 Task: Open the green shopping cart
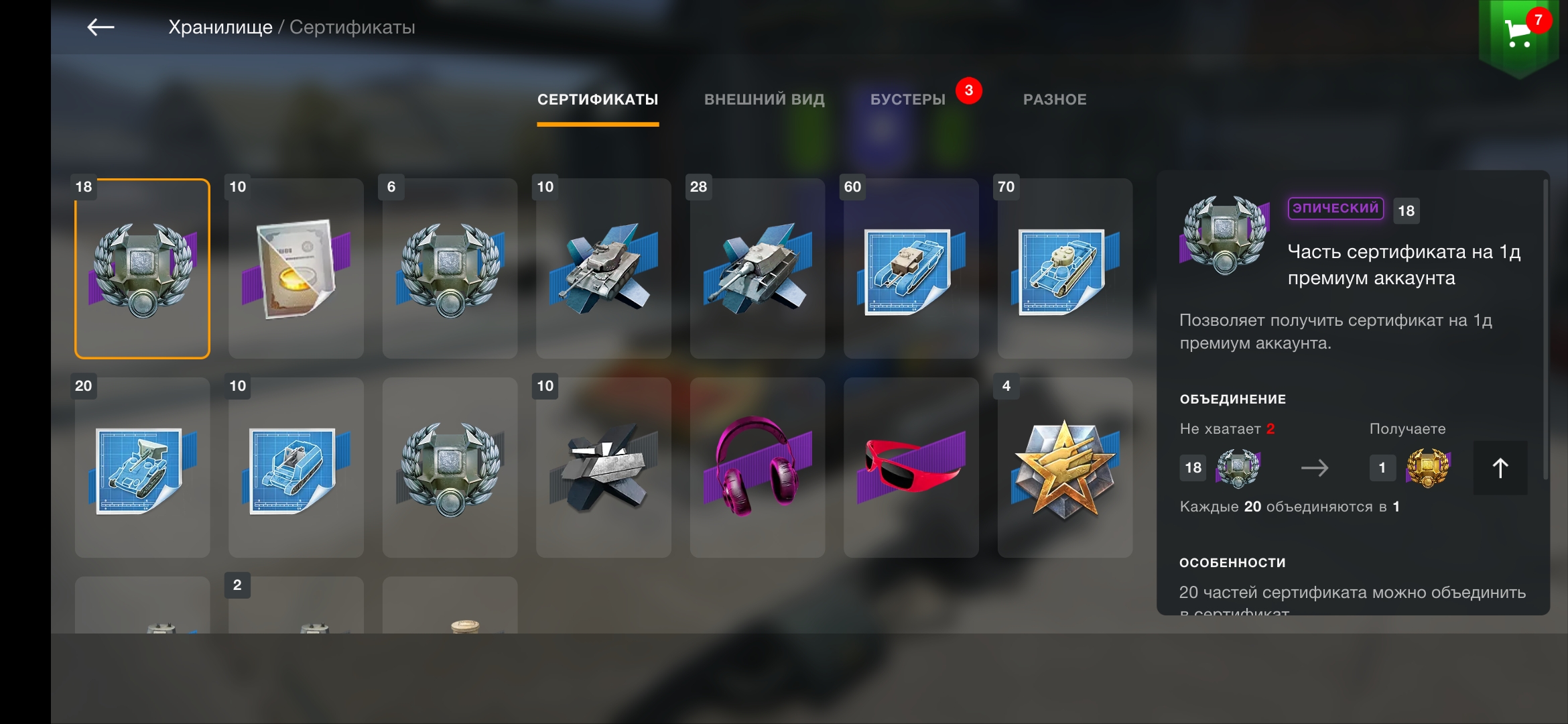[x=1518, y=35]
